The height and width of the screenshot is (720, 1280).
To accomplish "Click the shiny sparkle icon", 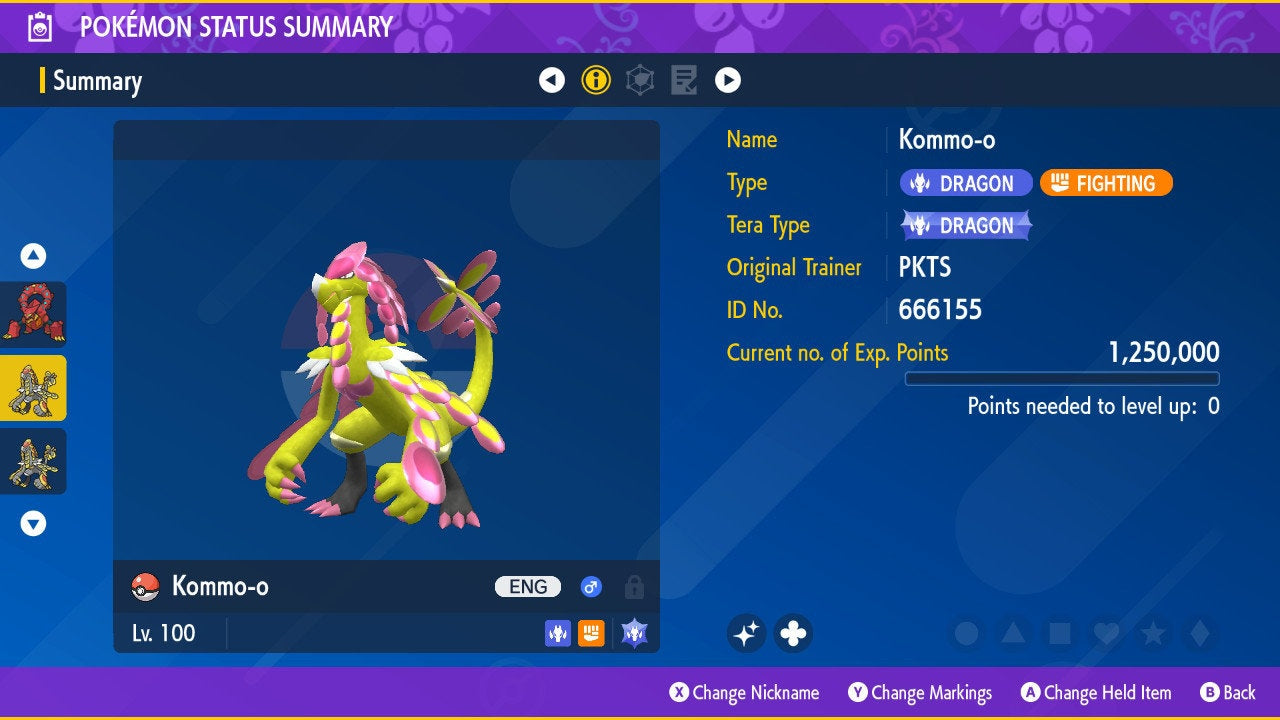I will click(746, 633).
